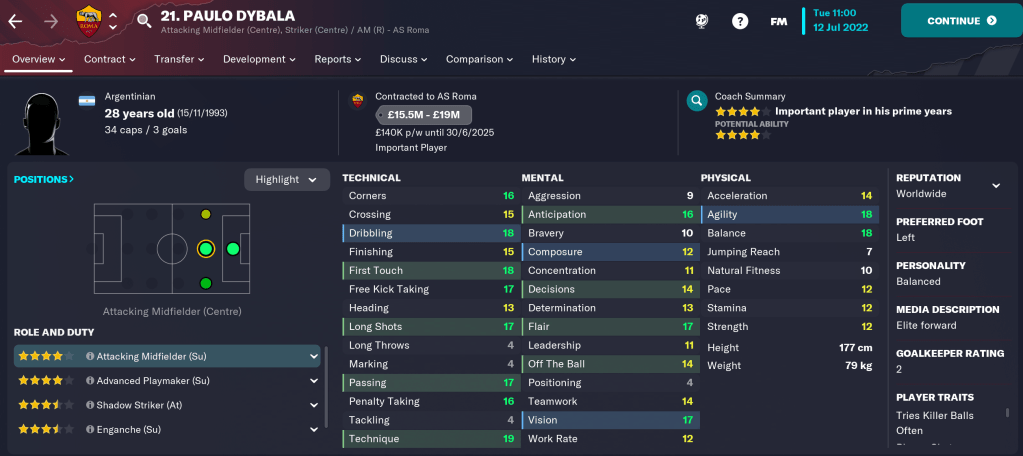
Task: Expand the Reputation panel chevron
Action: tap(996, 186)
